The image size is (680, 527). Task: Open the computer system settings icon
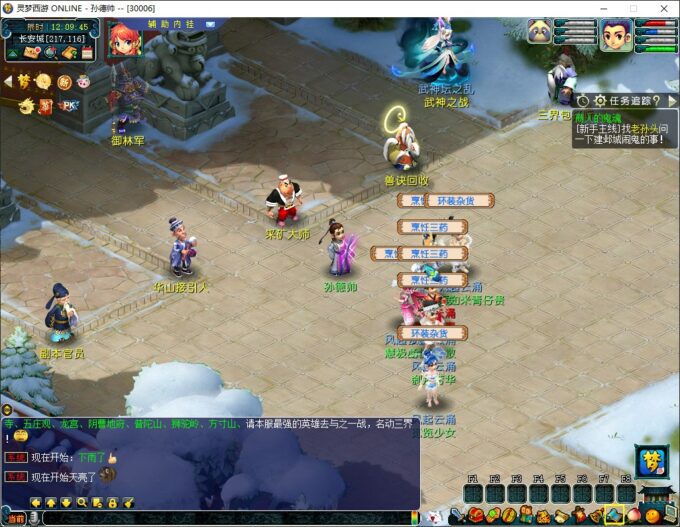pyautogui.click(x=671, y=516)
